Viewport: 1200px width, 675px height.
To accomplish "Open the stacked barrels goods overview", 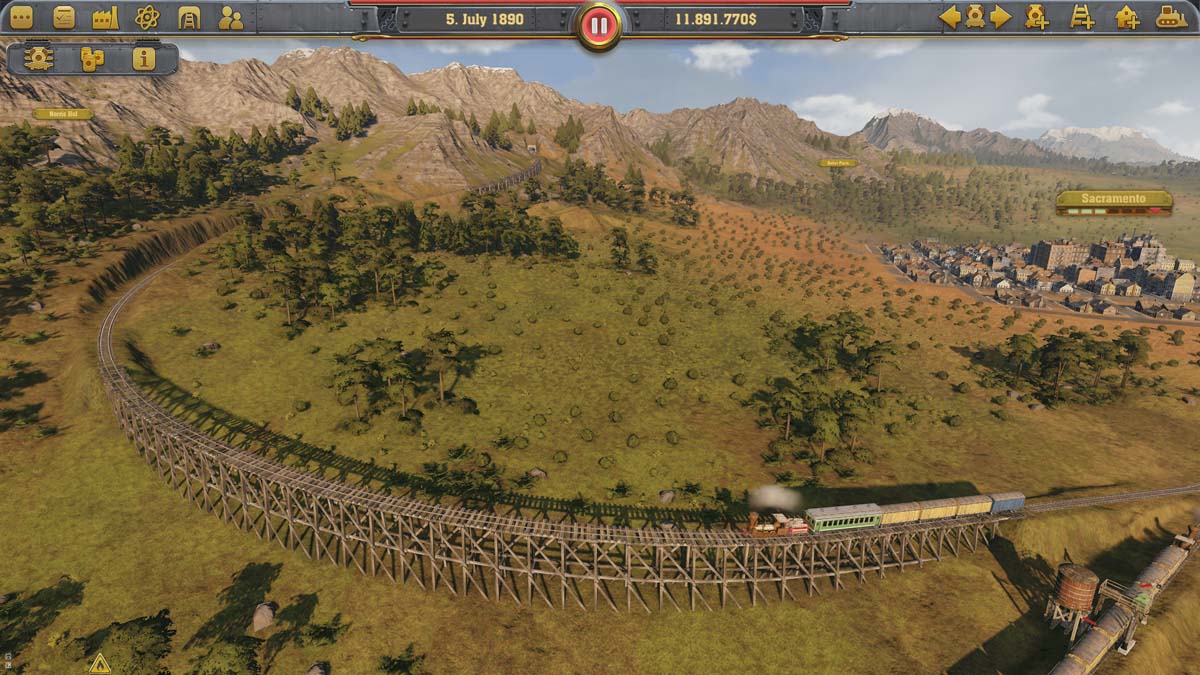I will (x=92, y=59).
